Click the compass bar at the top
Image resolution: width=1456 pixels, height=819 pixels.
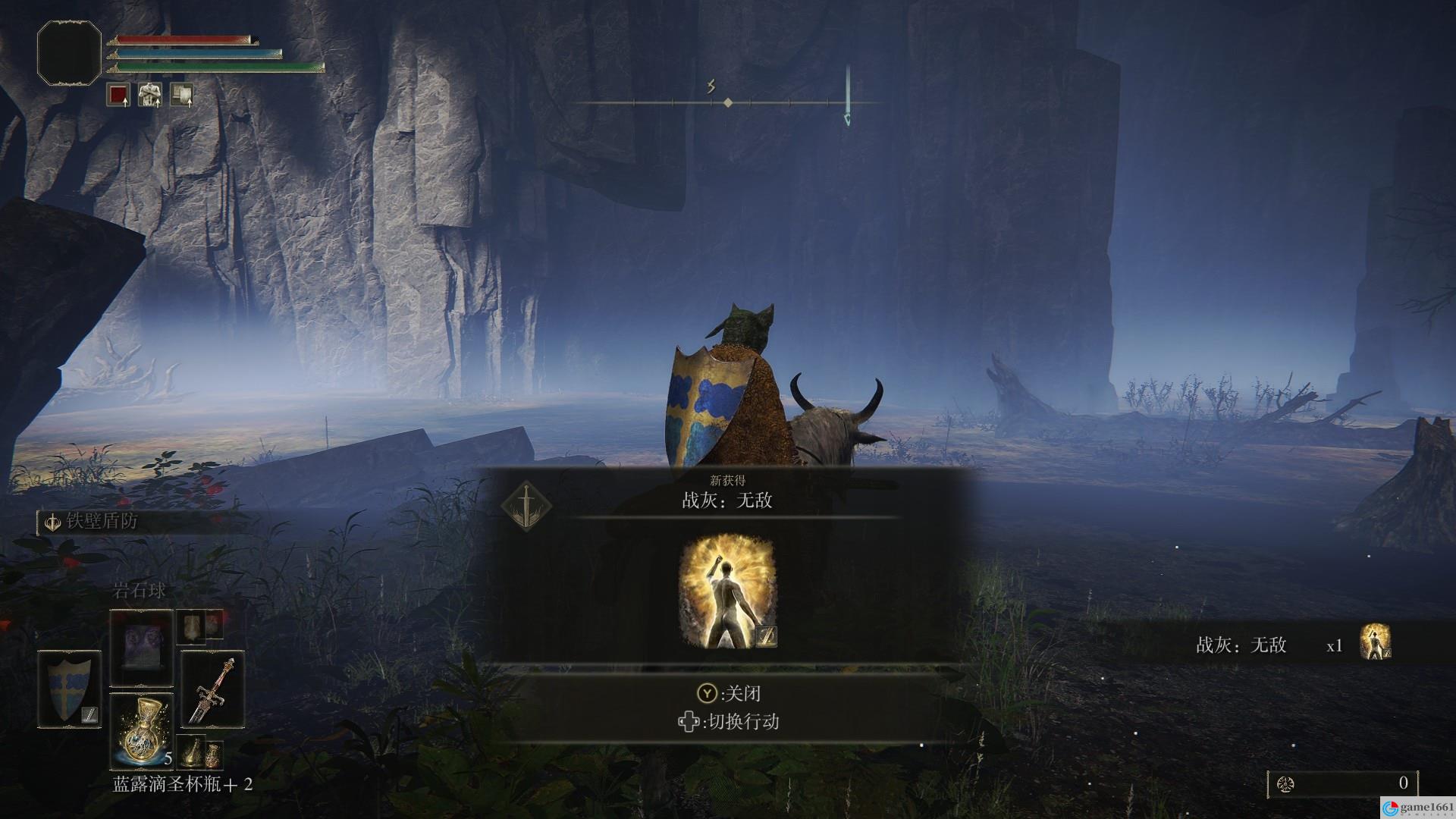[x=726, y=102]
